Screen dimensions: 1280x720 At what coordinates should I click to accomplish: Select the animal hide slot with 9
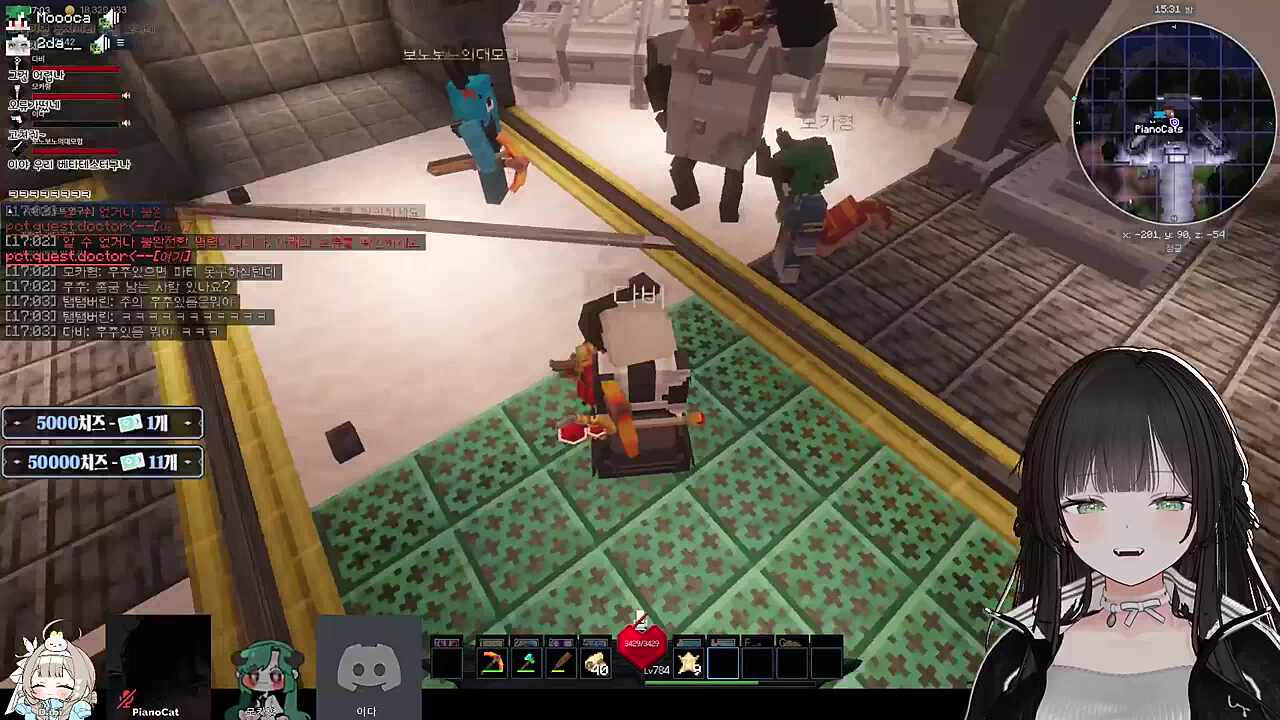[689, 664]
